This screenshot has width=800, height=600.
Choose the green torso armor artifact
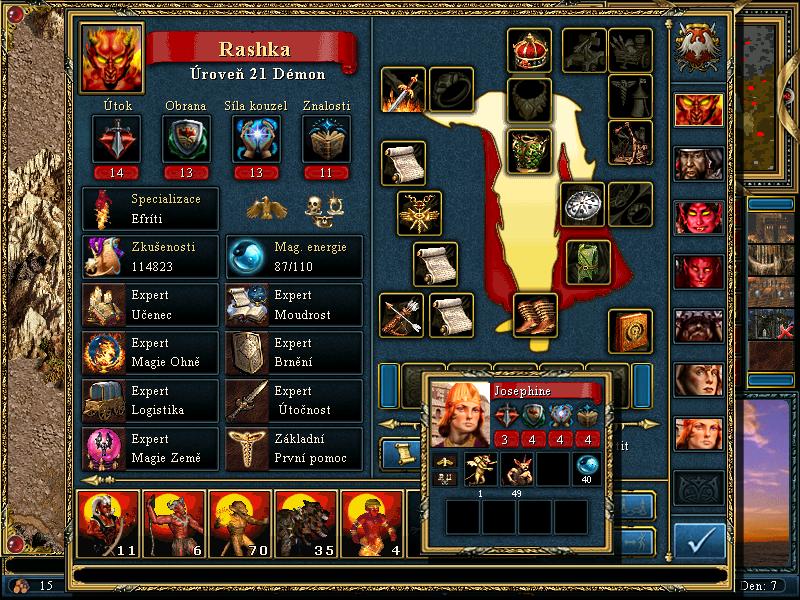point(529,150)
